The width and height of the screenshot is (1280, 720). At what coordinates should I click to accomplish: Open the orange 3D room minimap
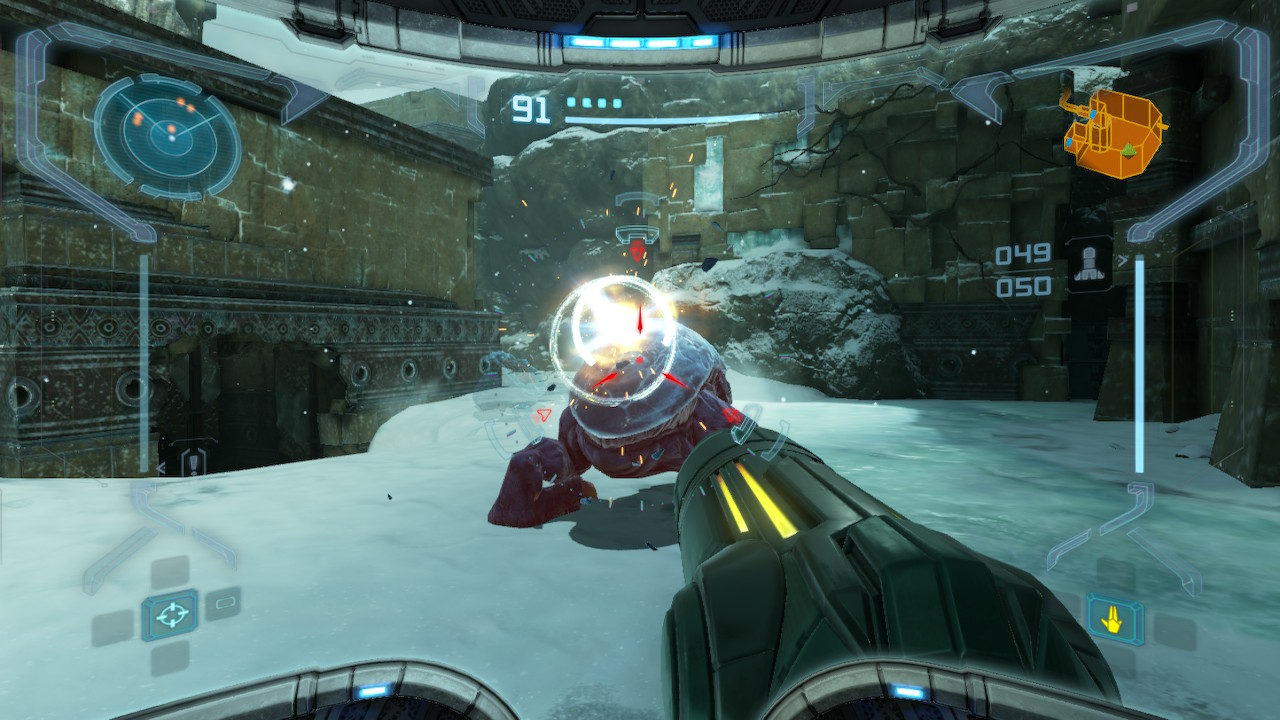pyautogui.click(x=1114, y=135)
